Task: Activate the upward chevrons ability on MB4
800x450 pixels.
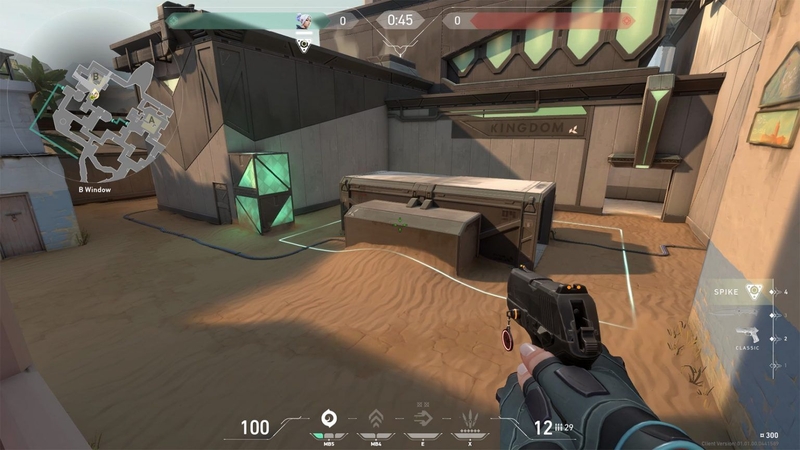Action: pyautogui.click(x=376, y=419)
